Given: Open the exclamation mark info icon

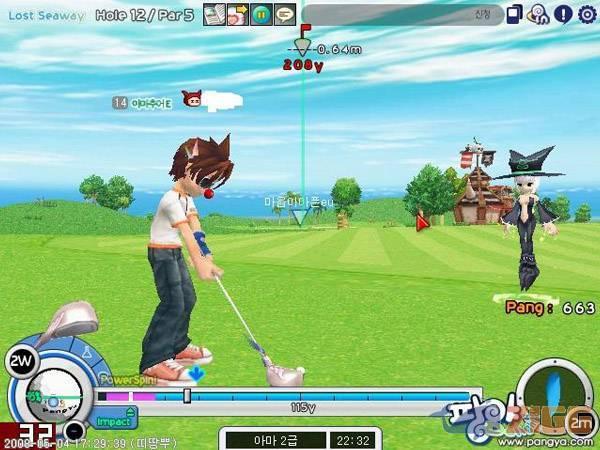Looking at the screenshot, I should coord(562,14).
